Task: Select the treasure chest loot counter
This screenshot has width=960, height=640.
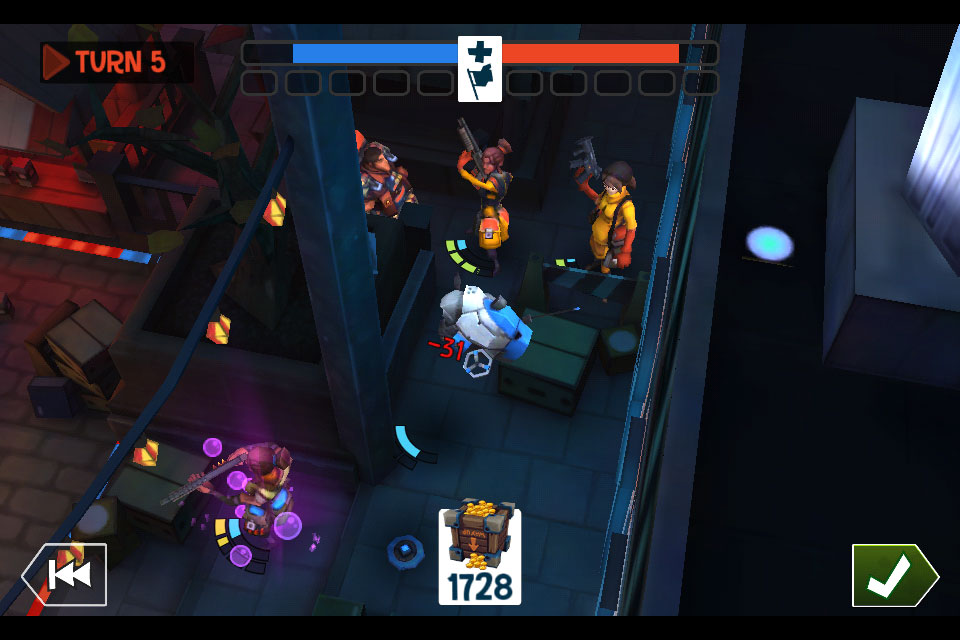Action: click(x=479, y=556)
